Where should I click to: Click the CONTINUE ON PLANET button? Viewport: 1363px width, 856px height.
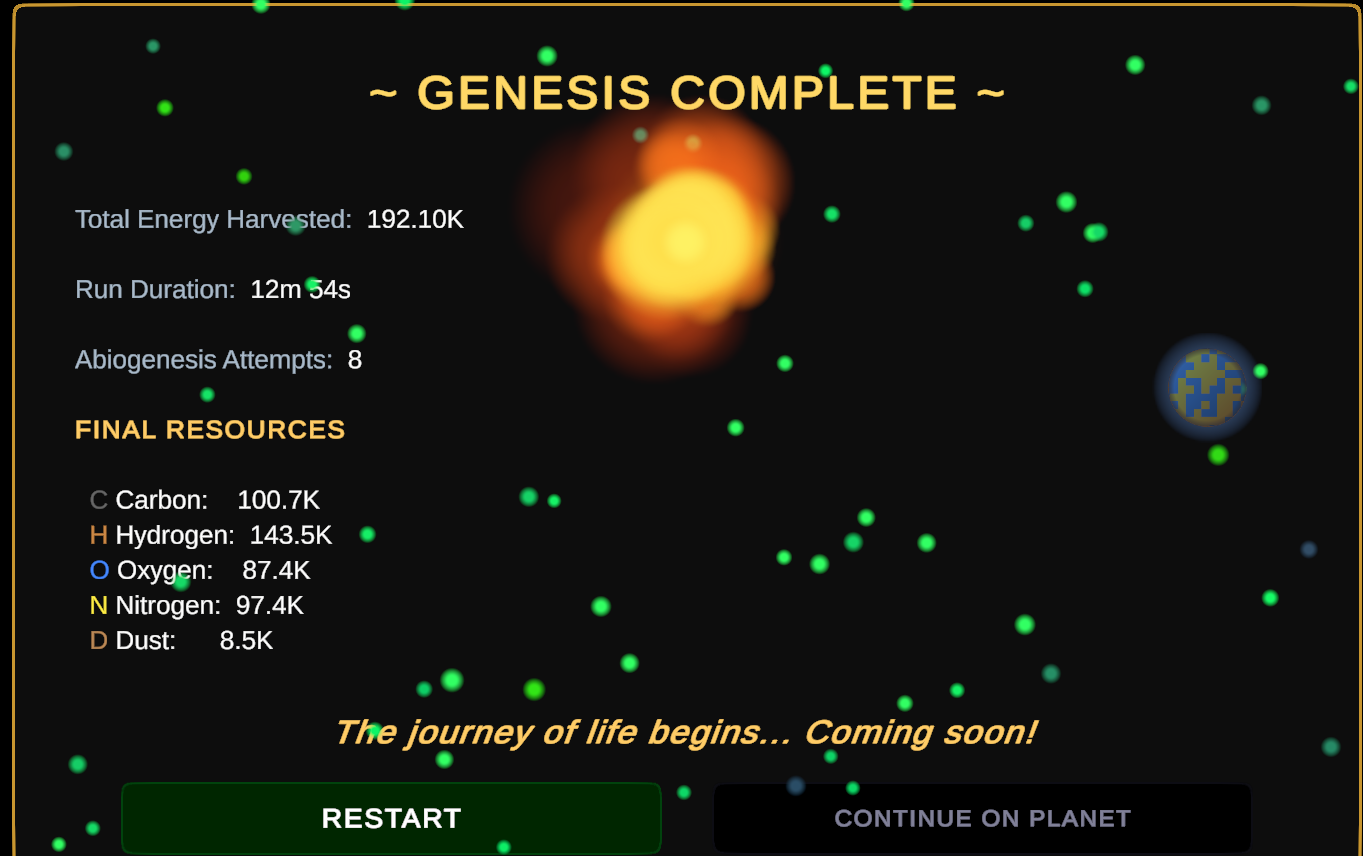pos(981,817)
